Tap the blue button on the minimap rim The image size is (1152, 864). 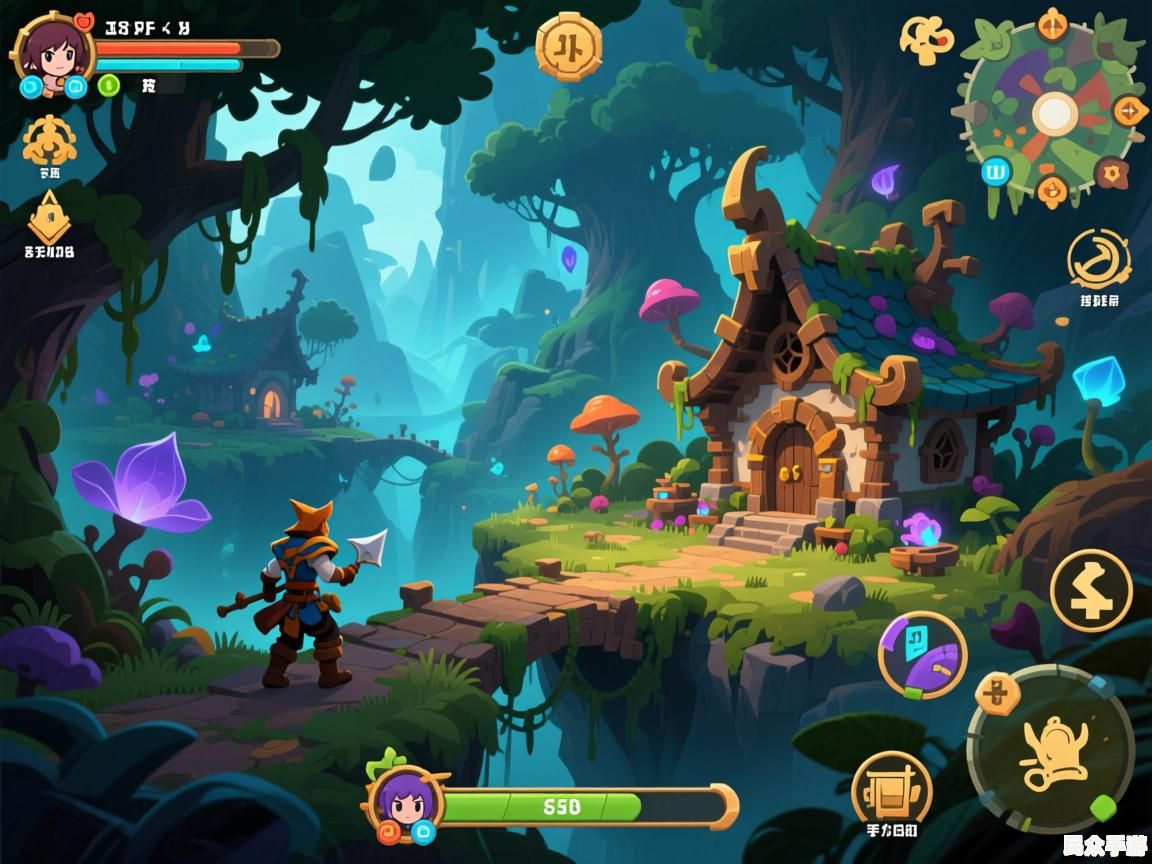pyautogui.click(x=995, y=170)
